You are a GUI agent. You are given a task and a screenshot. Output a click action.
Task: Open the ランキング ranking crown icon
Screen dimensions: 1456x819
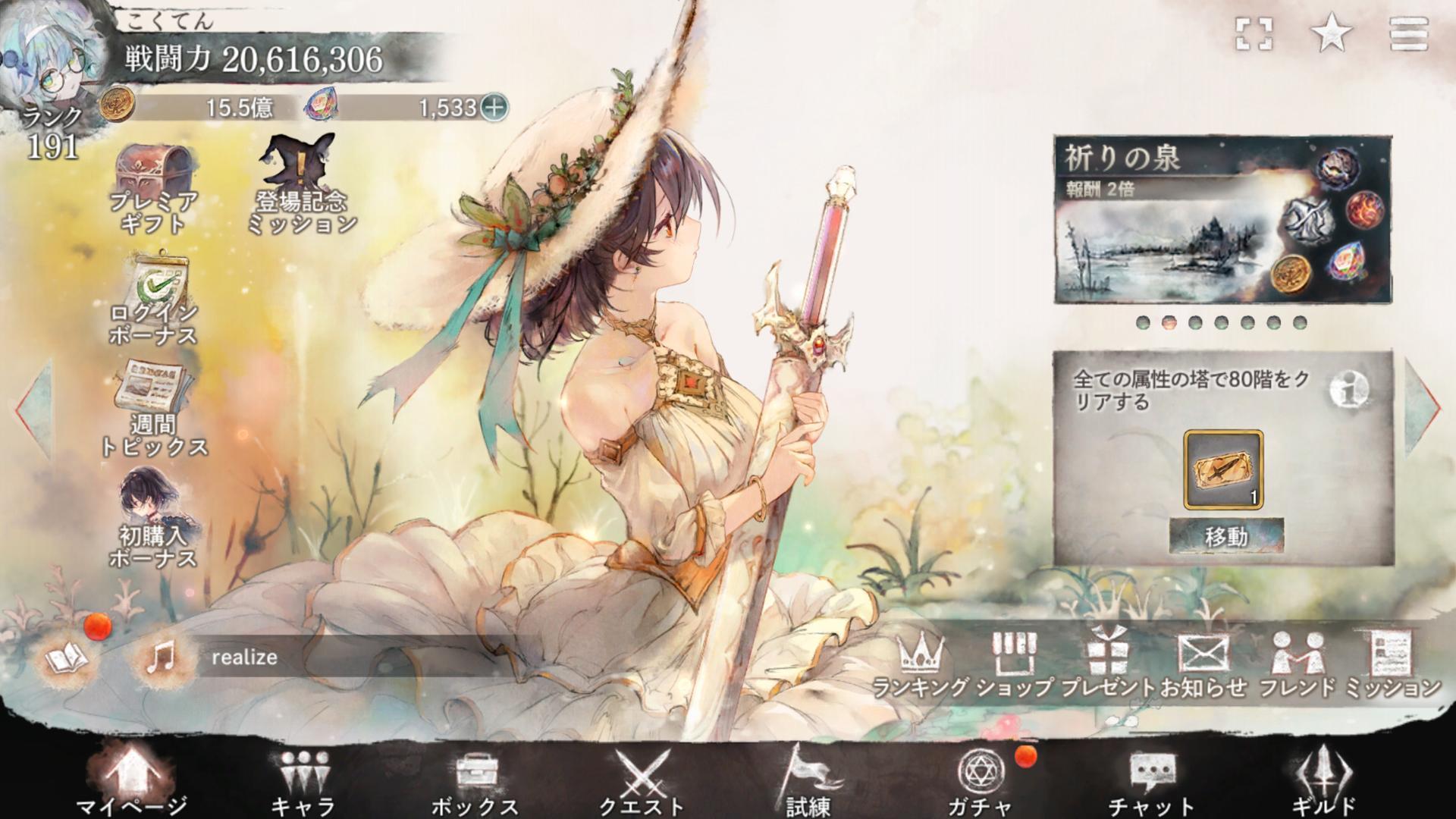click(x=921, y=665)
